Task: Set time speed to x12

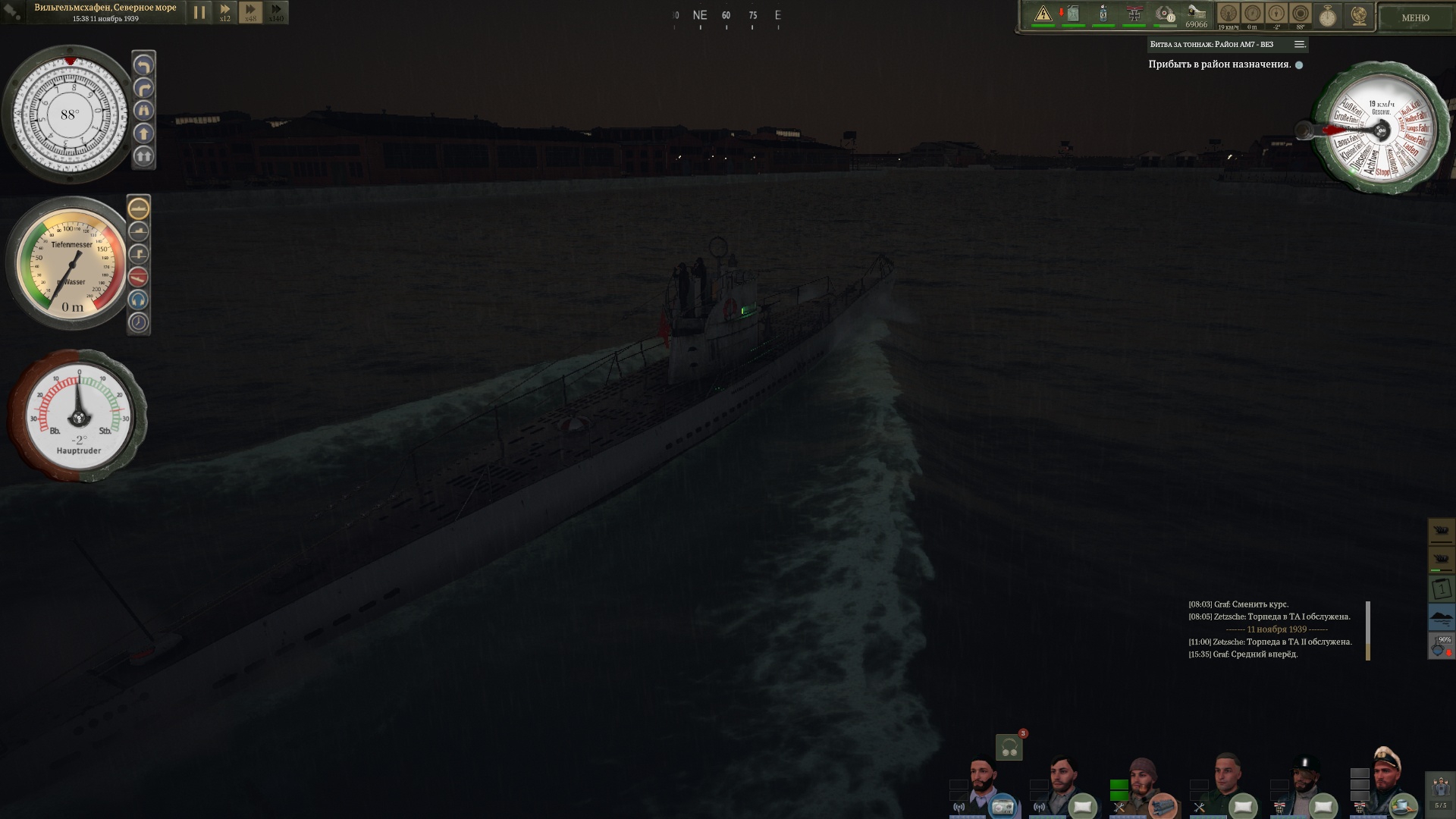Action: pos(225,12)
